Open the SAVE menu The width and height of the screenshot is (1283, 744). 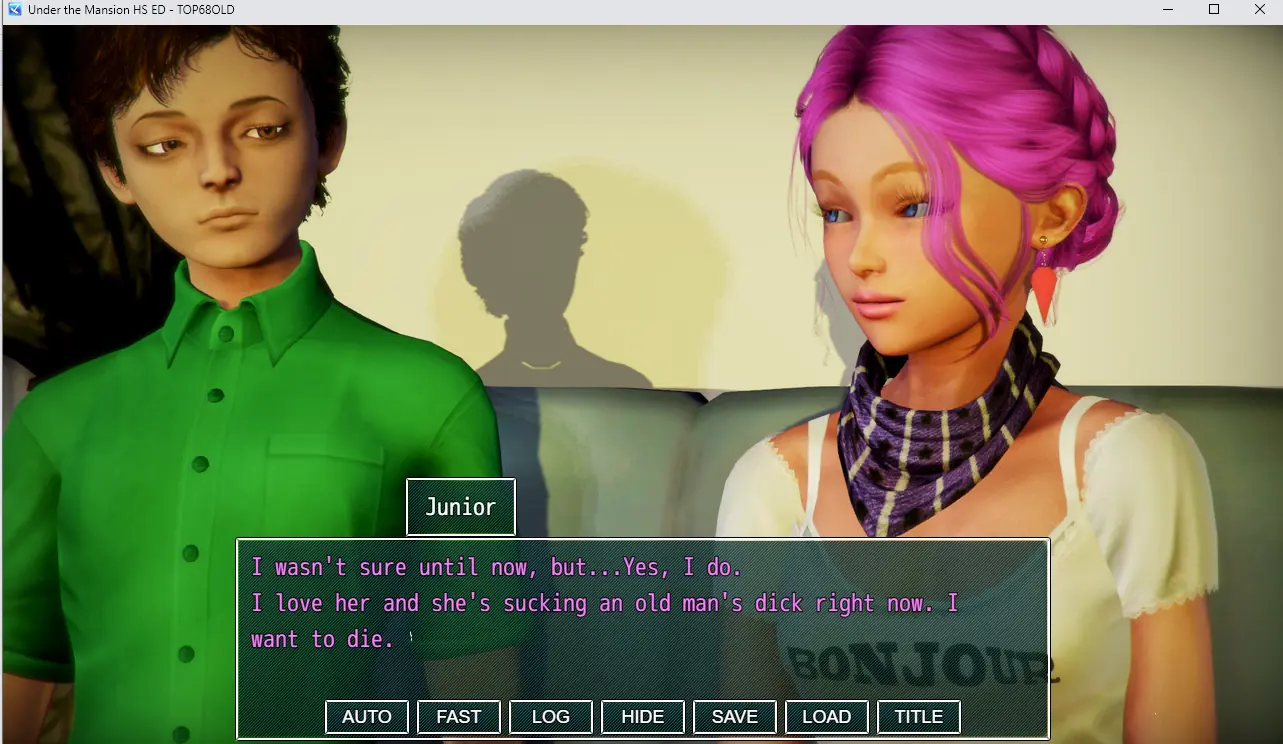tap(735, 716)
